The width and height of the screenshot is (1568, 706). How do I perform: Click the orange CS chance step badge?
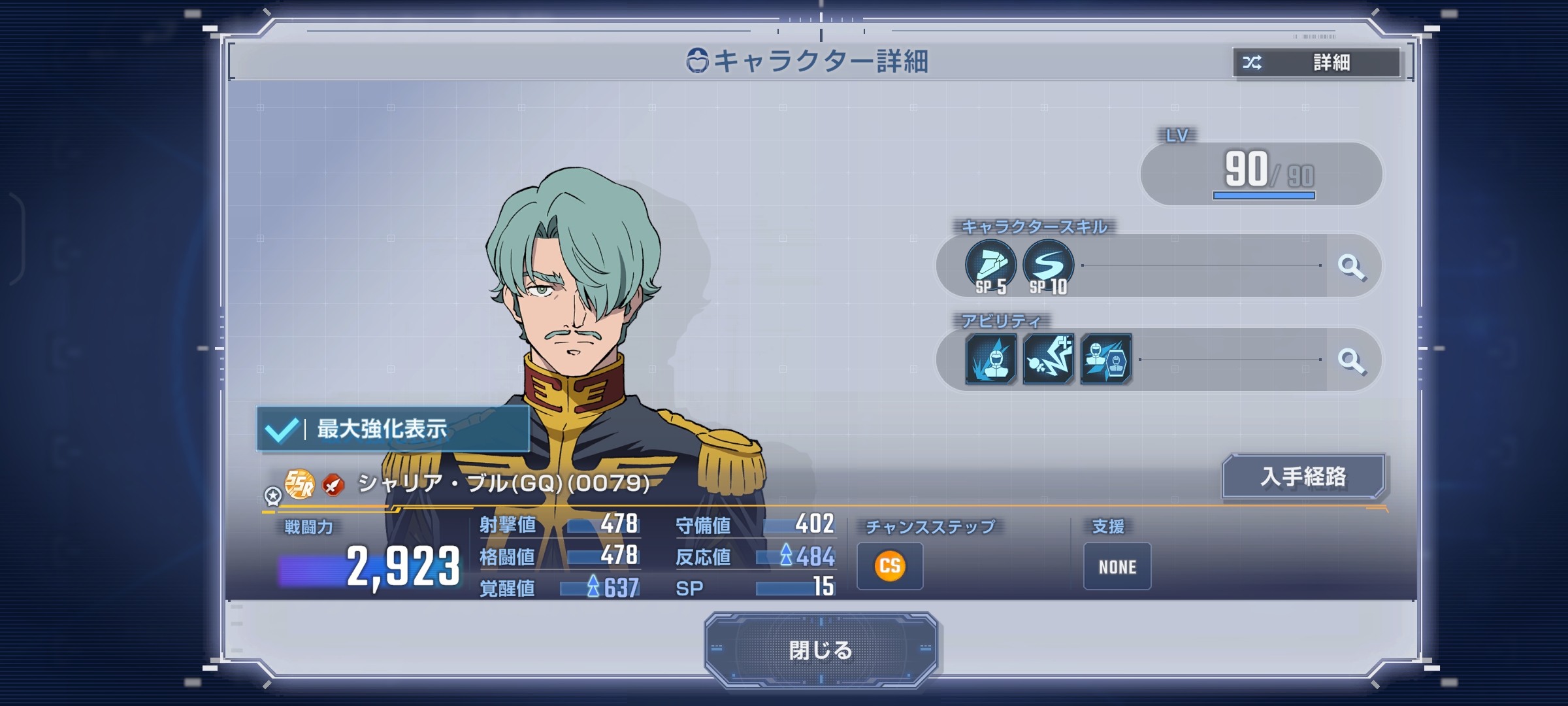click(890, 566)
